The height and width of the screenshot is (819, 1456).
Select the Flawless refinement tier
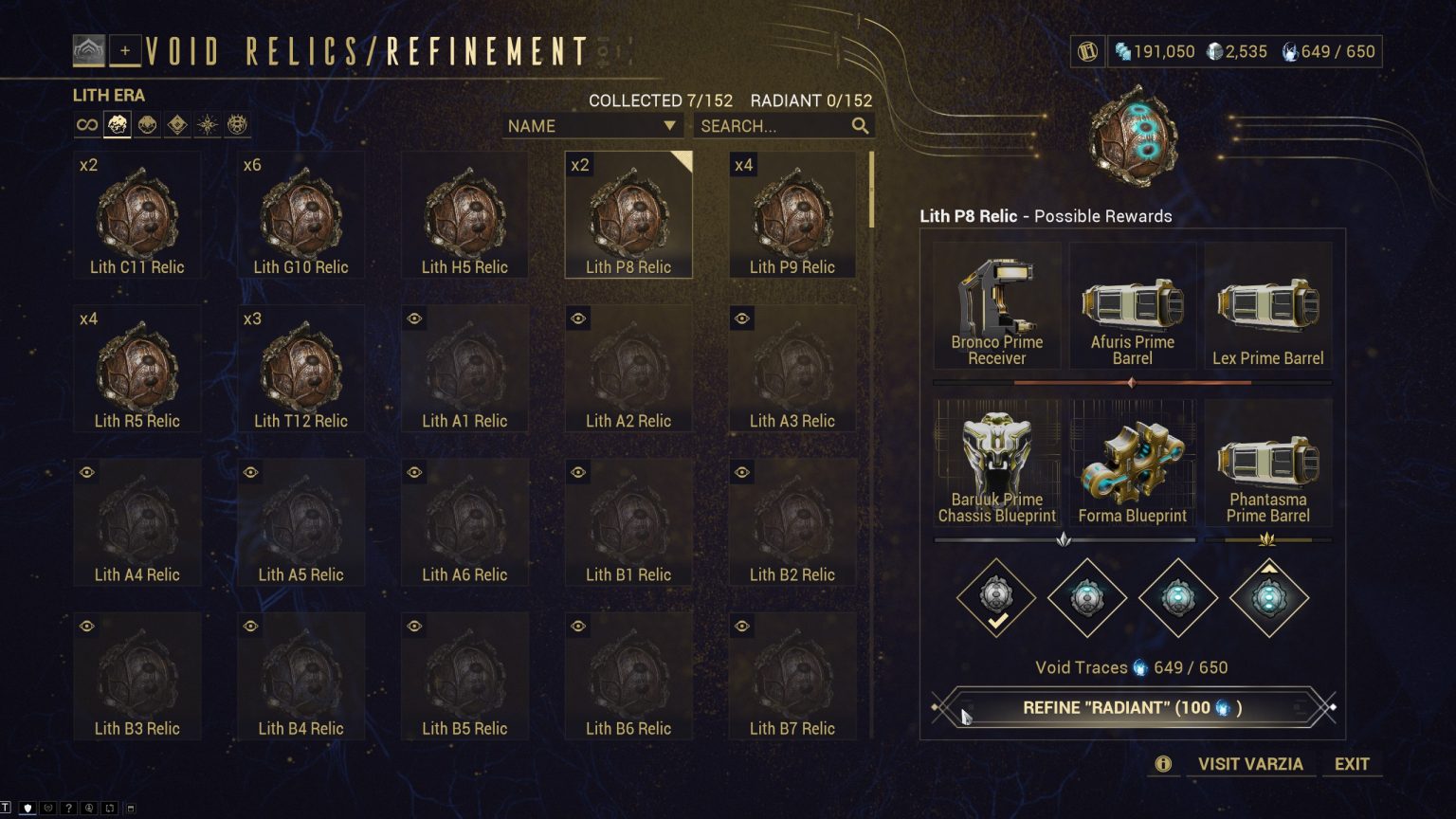pos(1177,597)
